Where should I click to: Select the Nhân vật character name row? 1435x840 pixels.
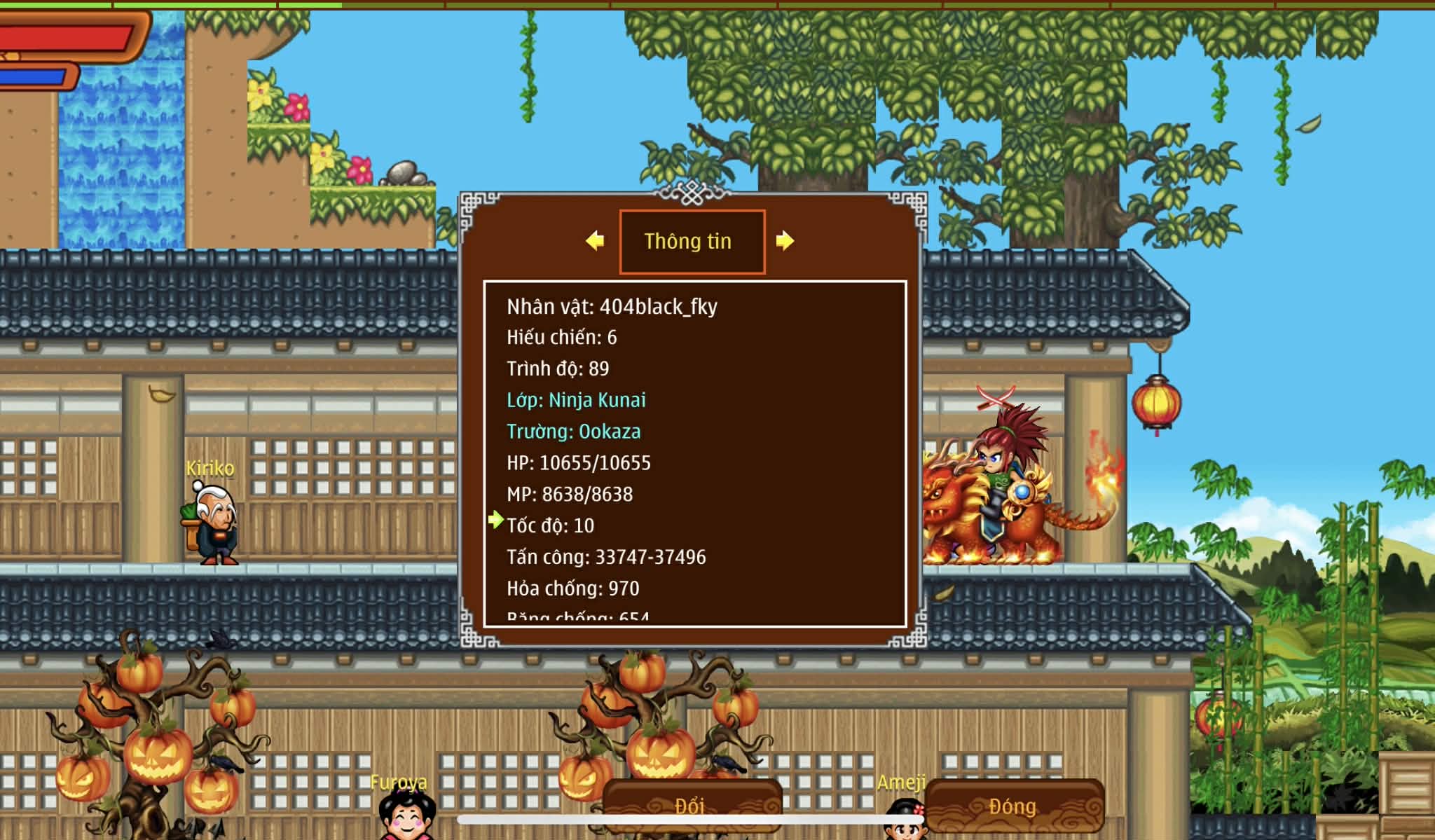(612, 307)
